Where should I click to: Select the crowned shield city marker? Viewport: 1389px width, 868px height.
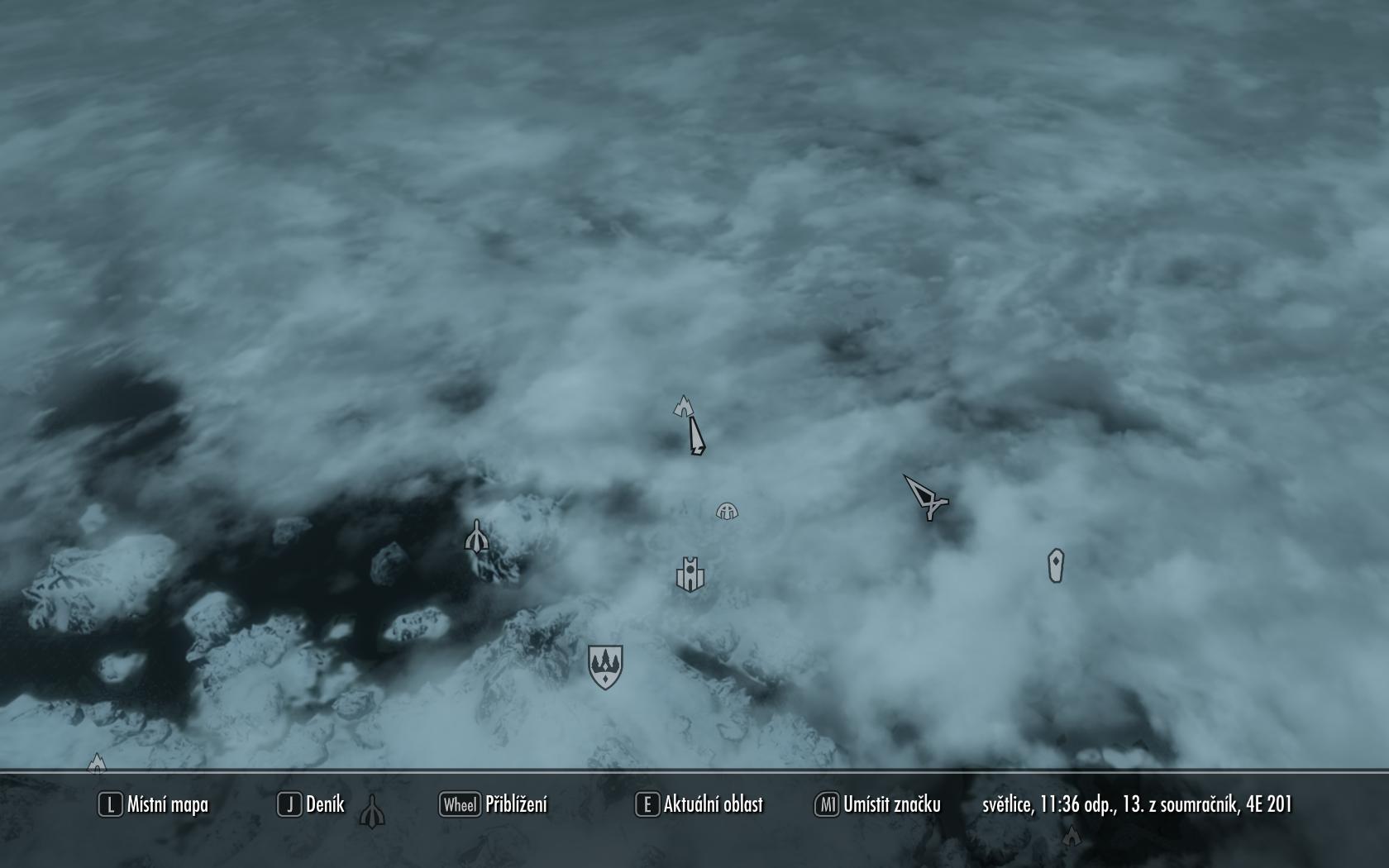tap(605, 666)
